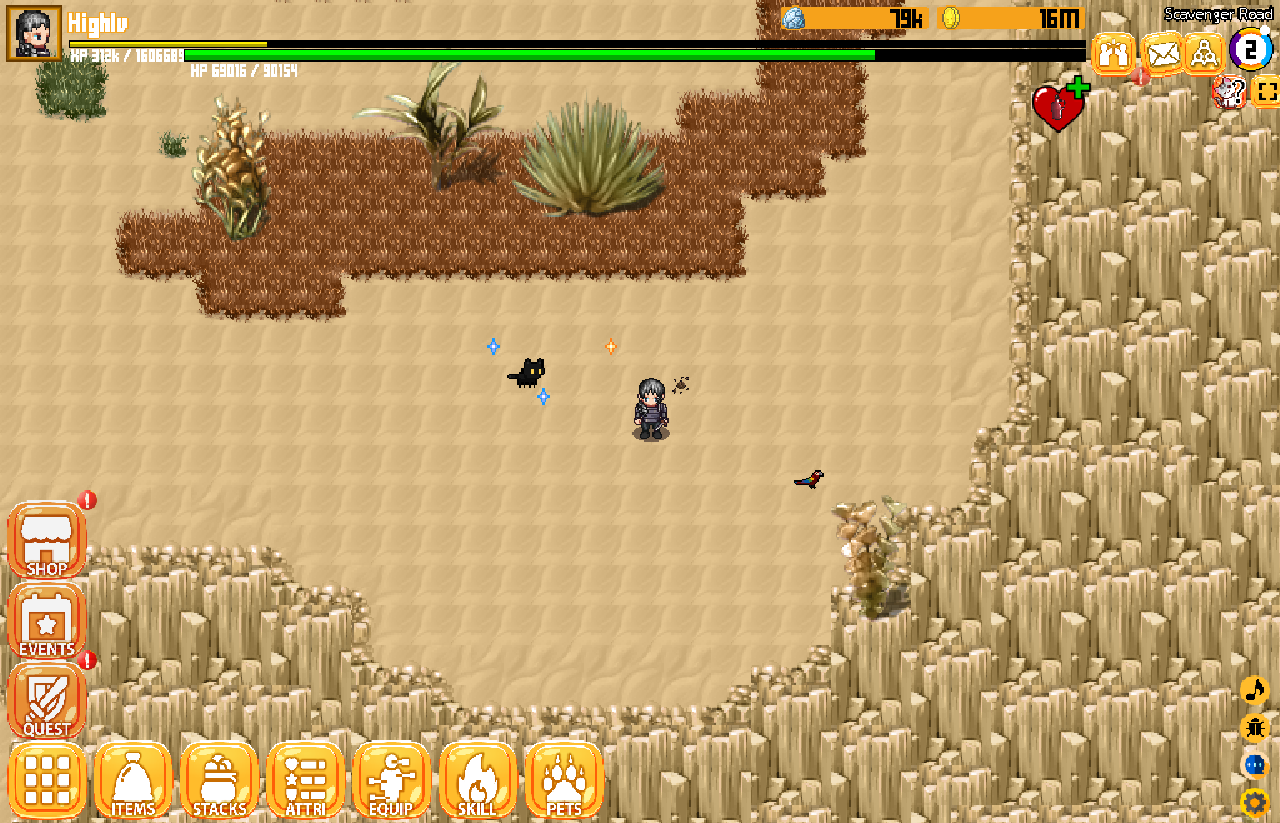Screen dimensions: 1280x823
Task: Open the EVENTS calendar button
Action: pyautogui.click(x=47, y=622)
